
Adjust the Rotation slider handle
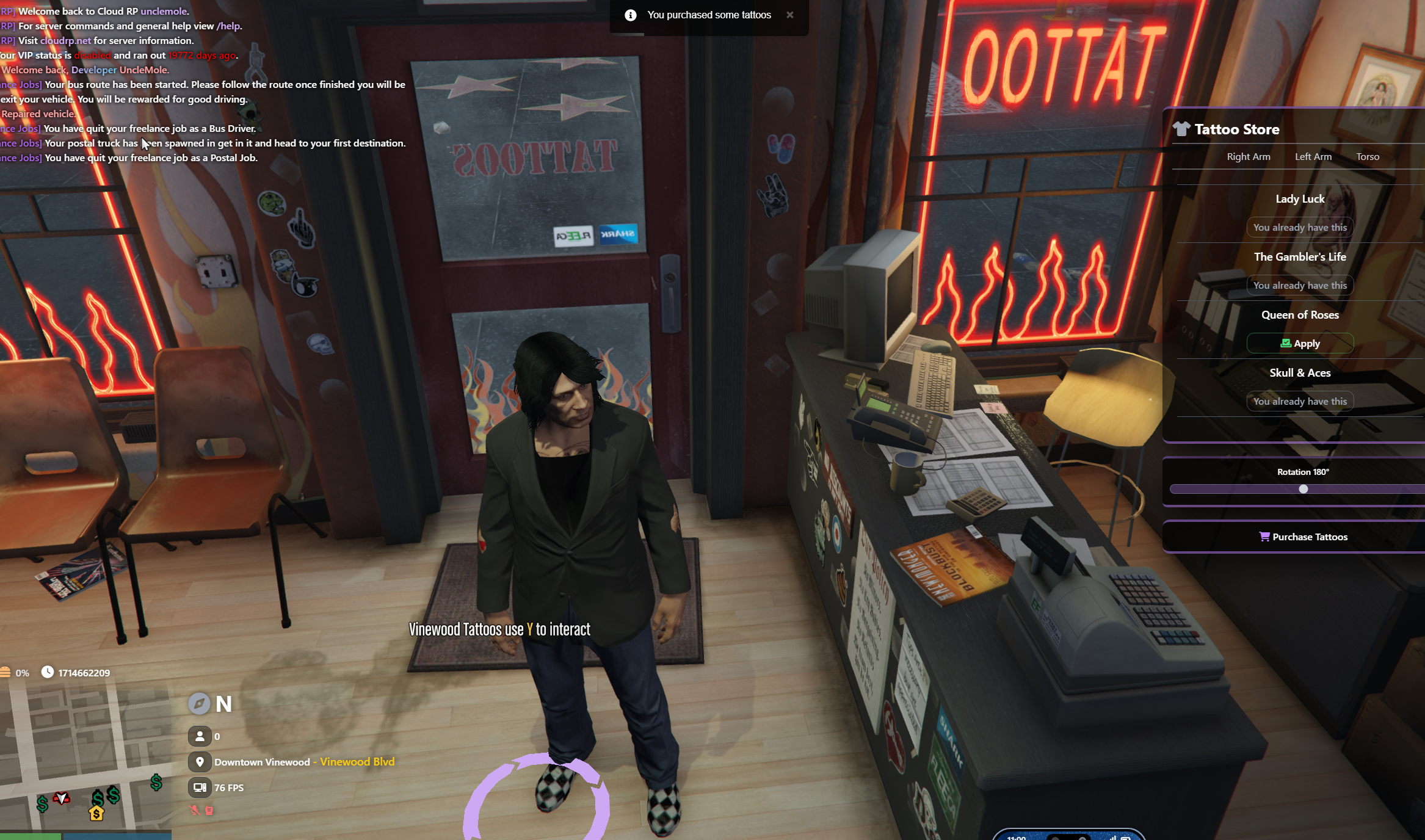tap(1304, 489)
